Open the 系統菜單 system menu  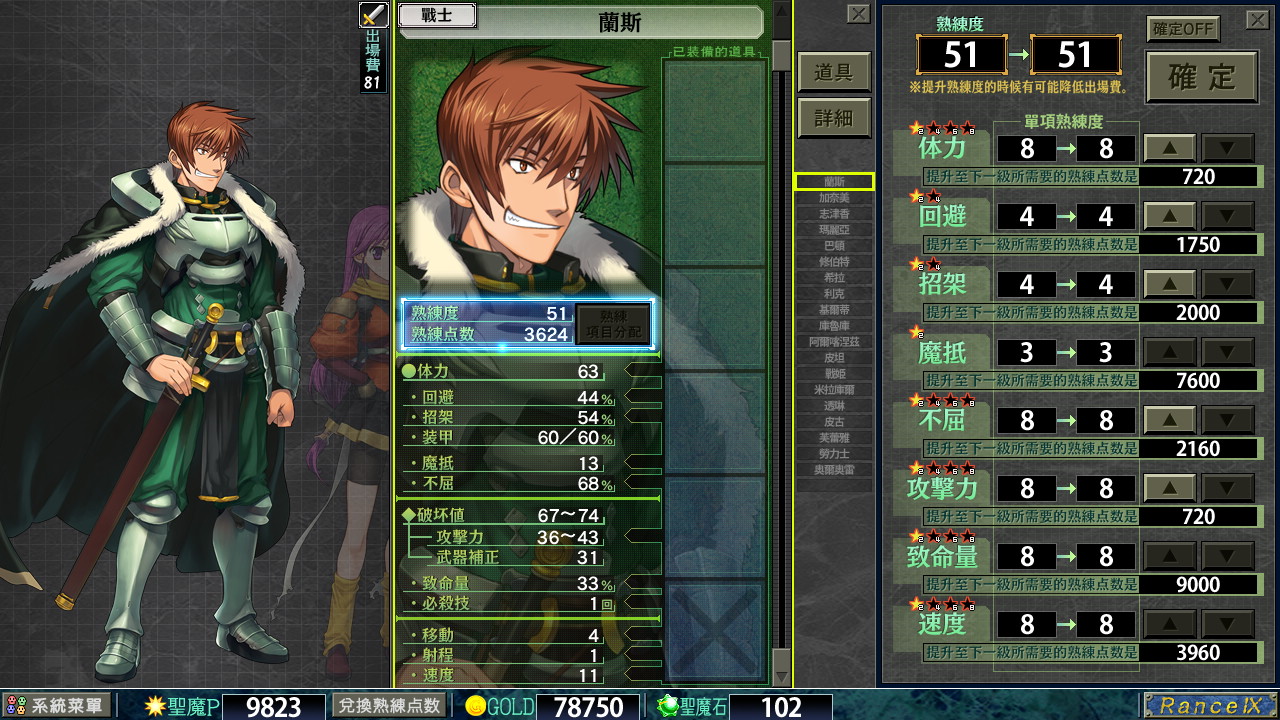56,706
